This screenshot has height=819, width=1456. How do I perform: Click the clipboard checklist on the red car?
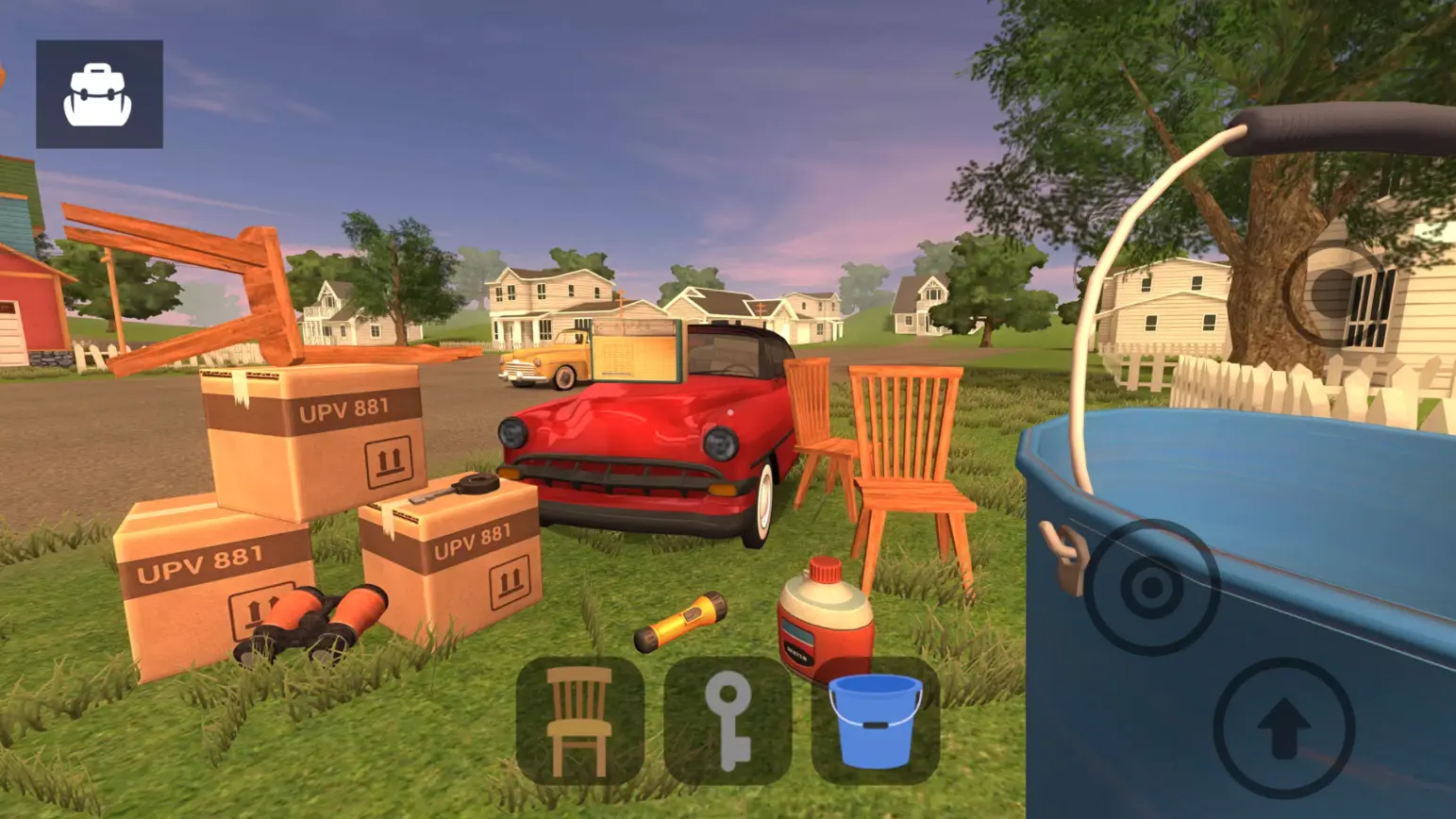click(x=637, y=347)
